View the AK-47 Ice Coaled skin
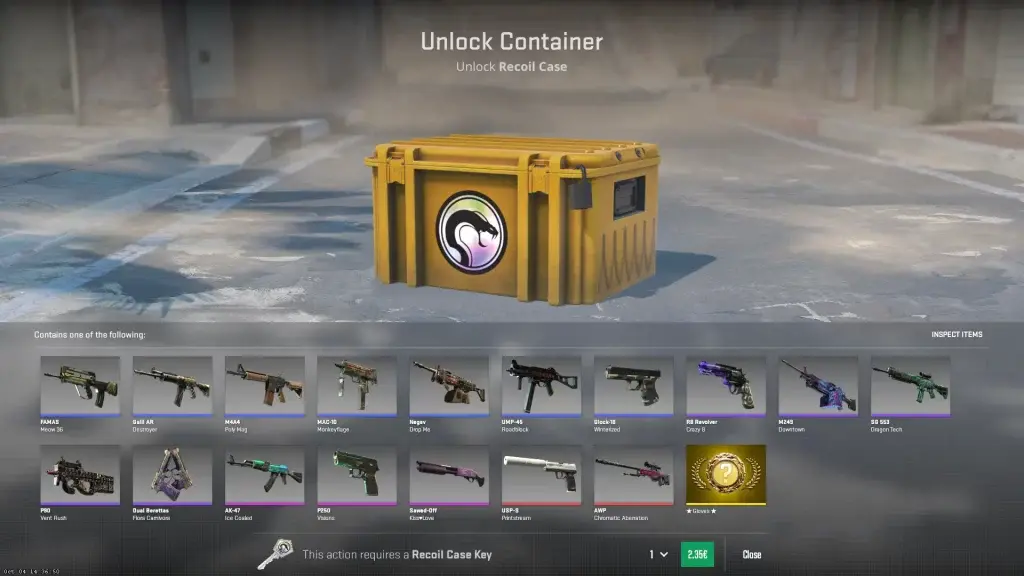Viewport: 1024px width, 576px height. click(x=264, y=474)
